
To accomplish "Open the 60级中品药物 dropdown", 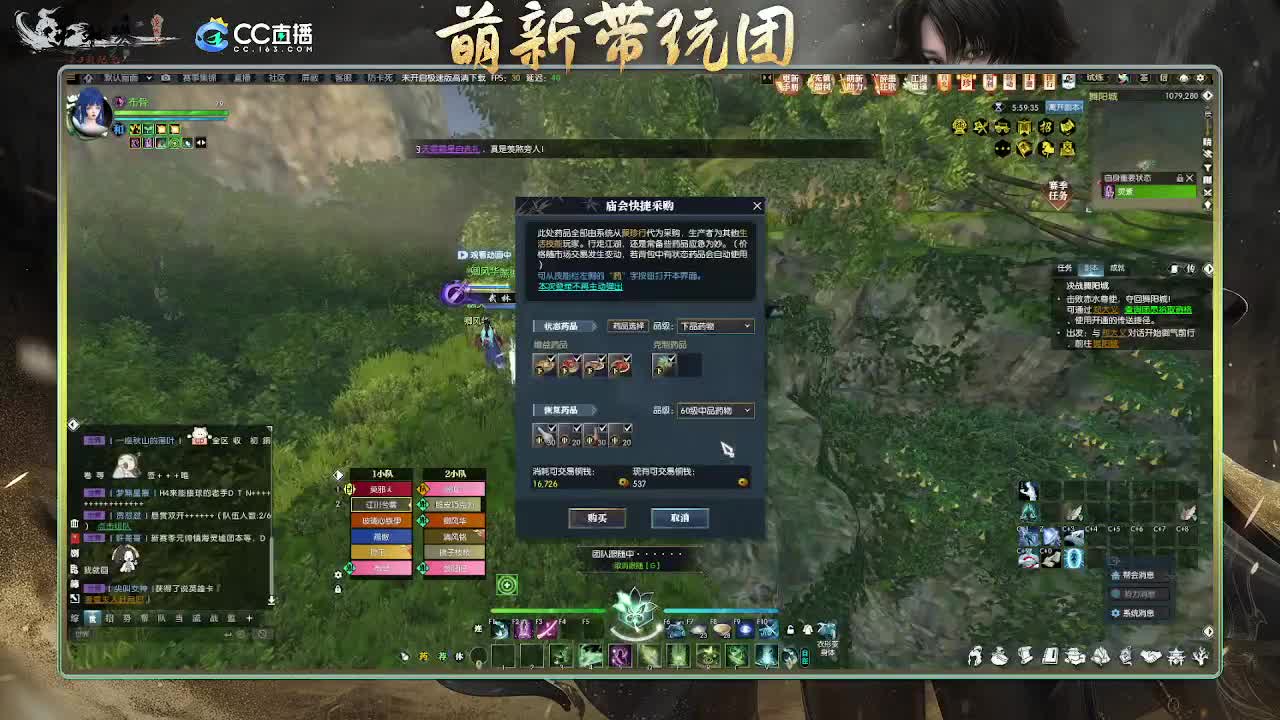I will point(715,410).
